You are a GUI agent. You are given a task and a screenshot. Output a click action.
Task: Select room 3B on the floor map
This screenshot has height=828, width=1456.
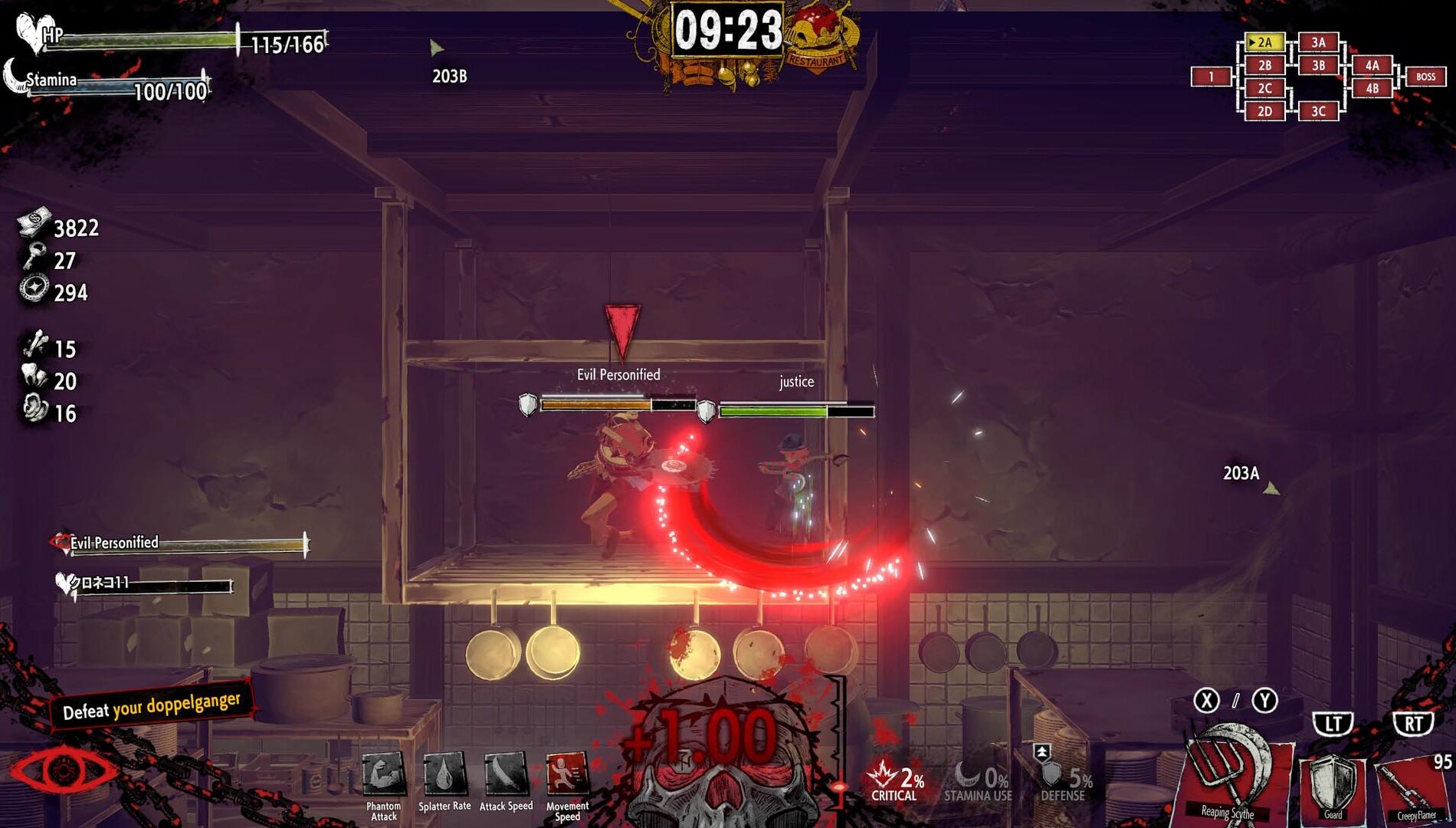(1318, 65)
